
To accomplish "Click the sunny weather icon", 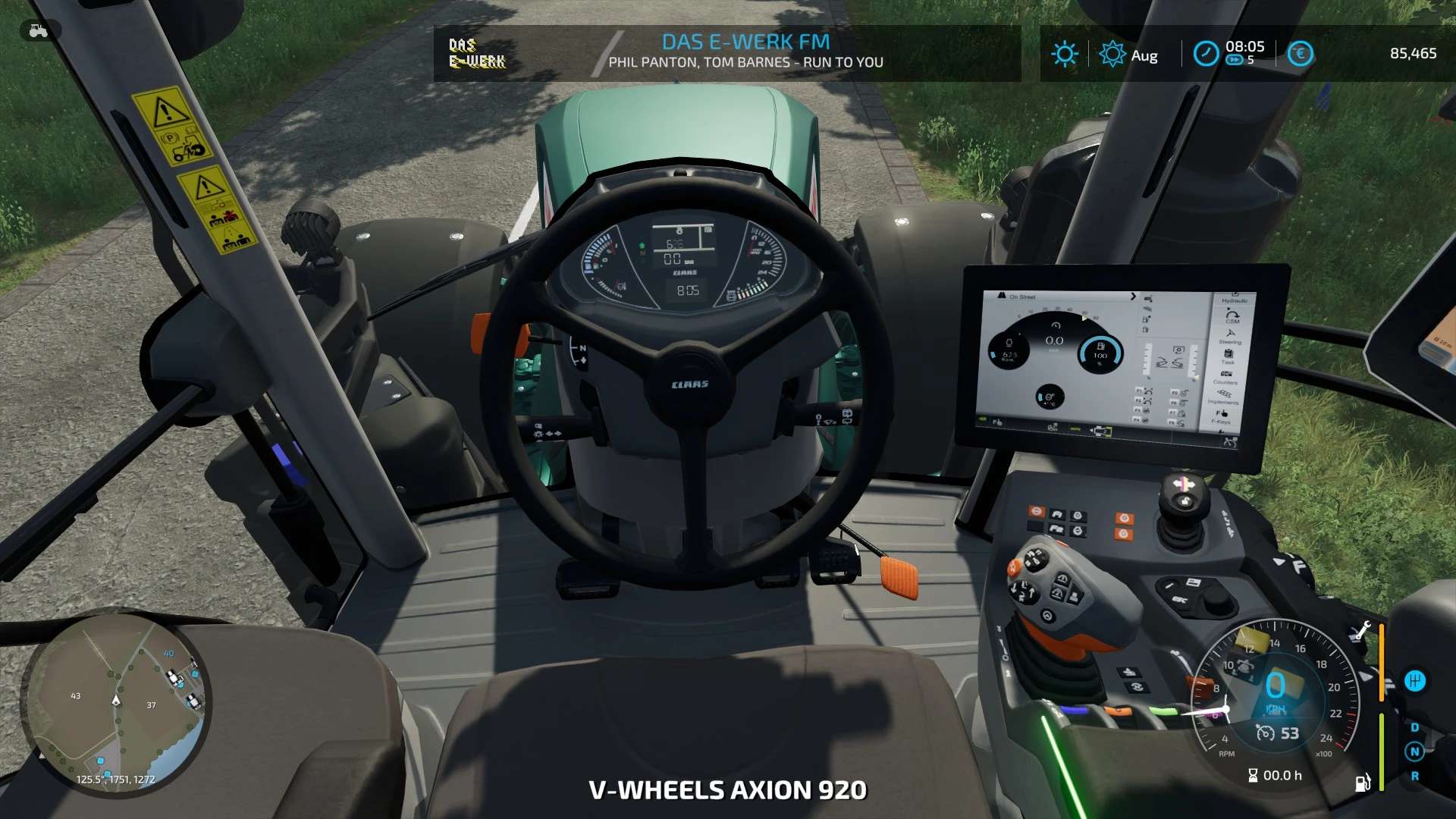I will [1064, 54].
